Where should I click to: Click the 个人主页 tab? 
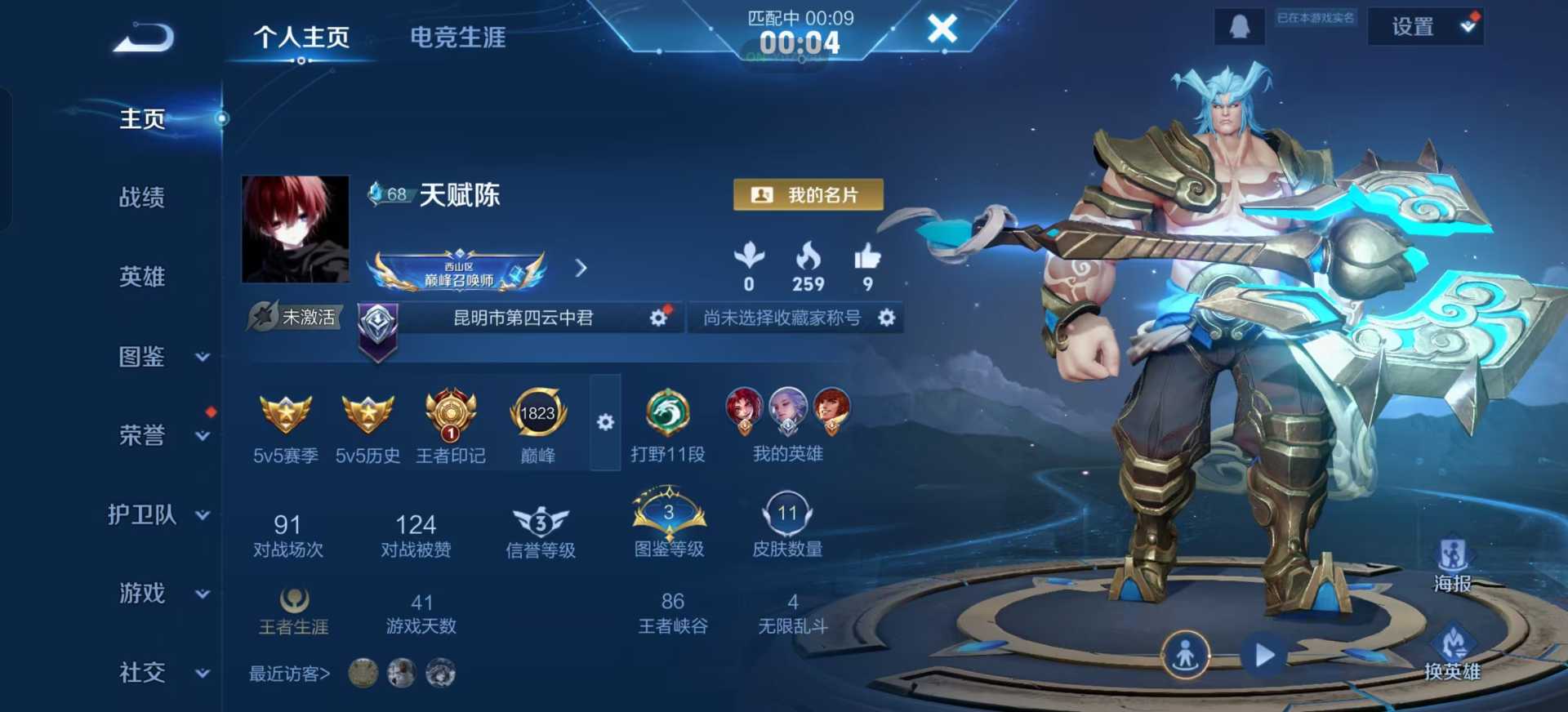tap(301, 37)
